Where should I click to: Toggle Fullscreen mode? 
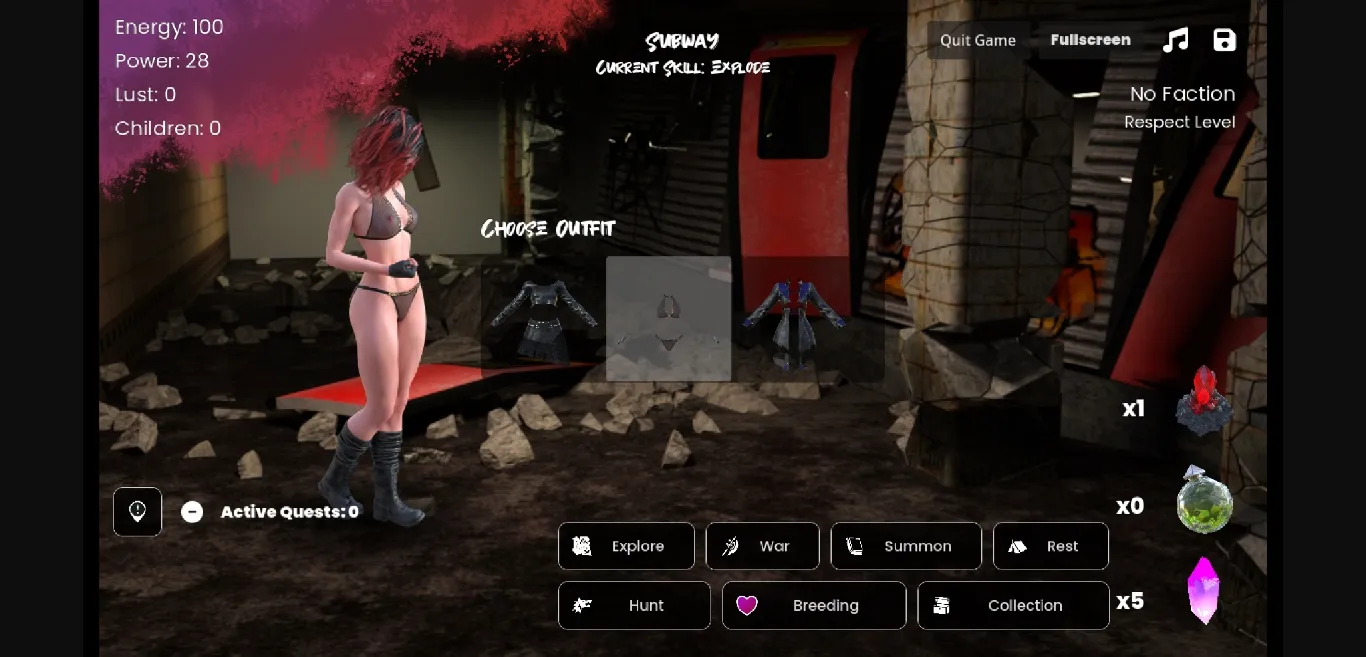(x=1090, y=40)
